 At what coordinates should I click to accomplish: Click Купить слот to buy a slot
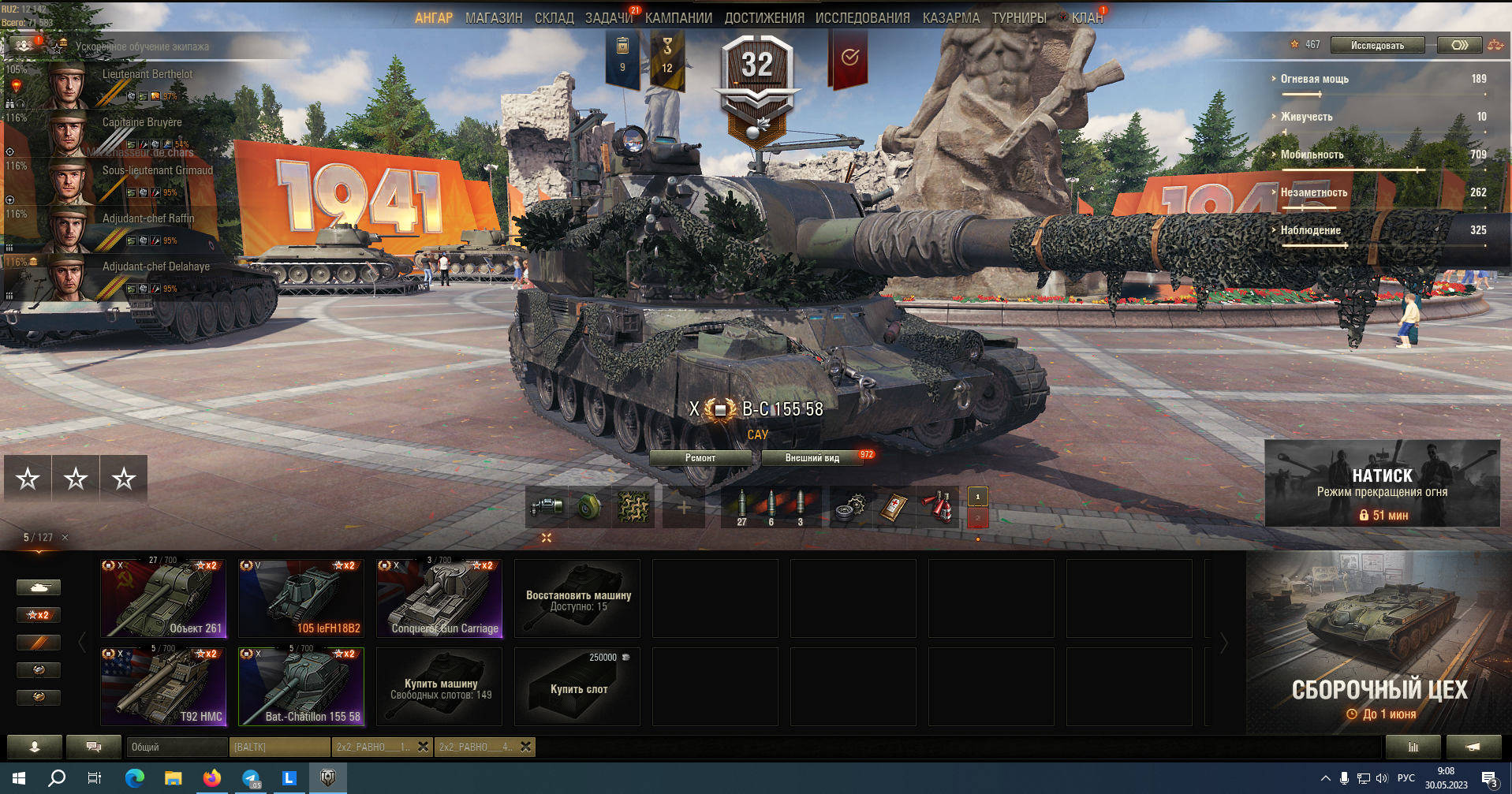point(577,687)
